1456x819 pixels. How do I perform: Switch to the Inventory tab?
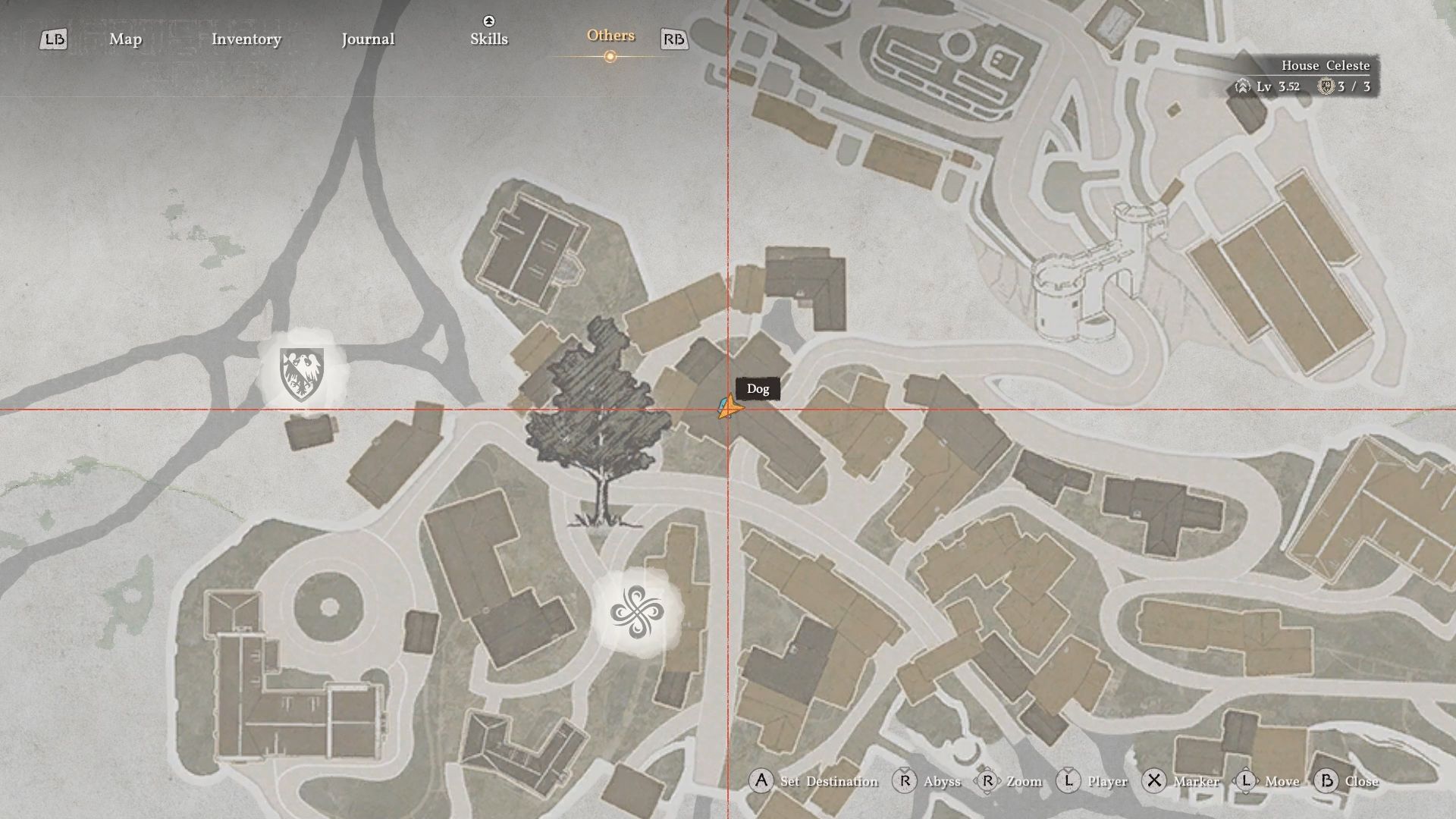246,39
